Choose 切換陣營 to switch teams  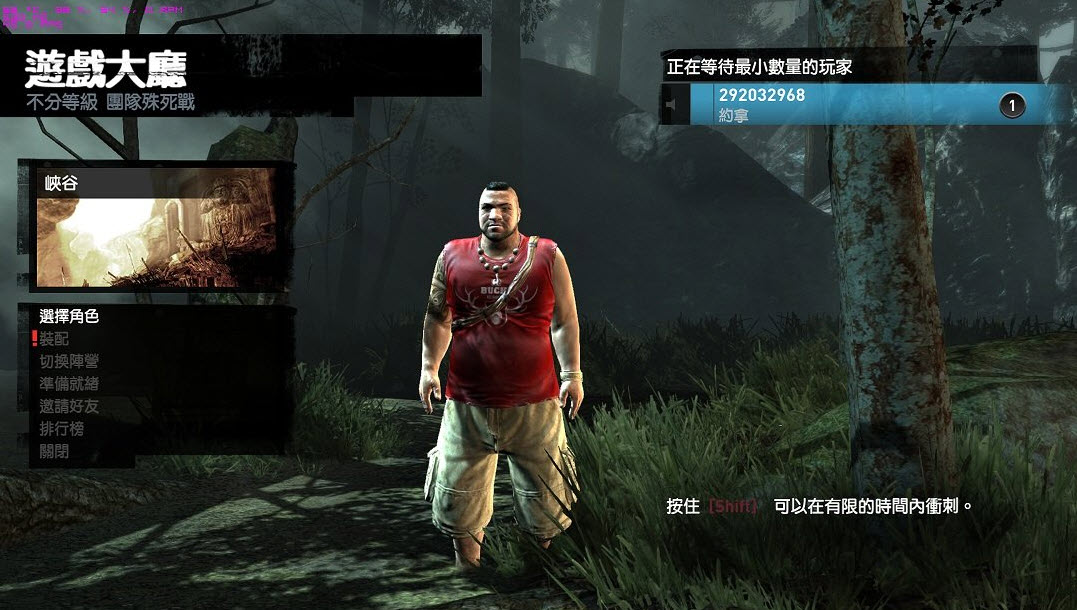[x=69, y=361]
